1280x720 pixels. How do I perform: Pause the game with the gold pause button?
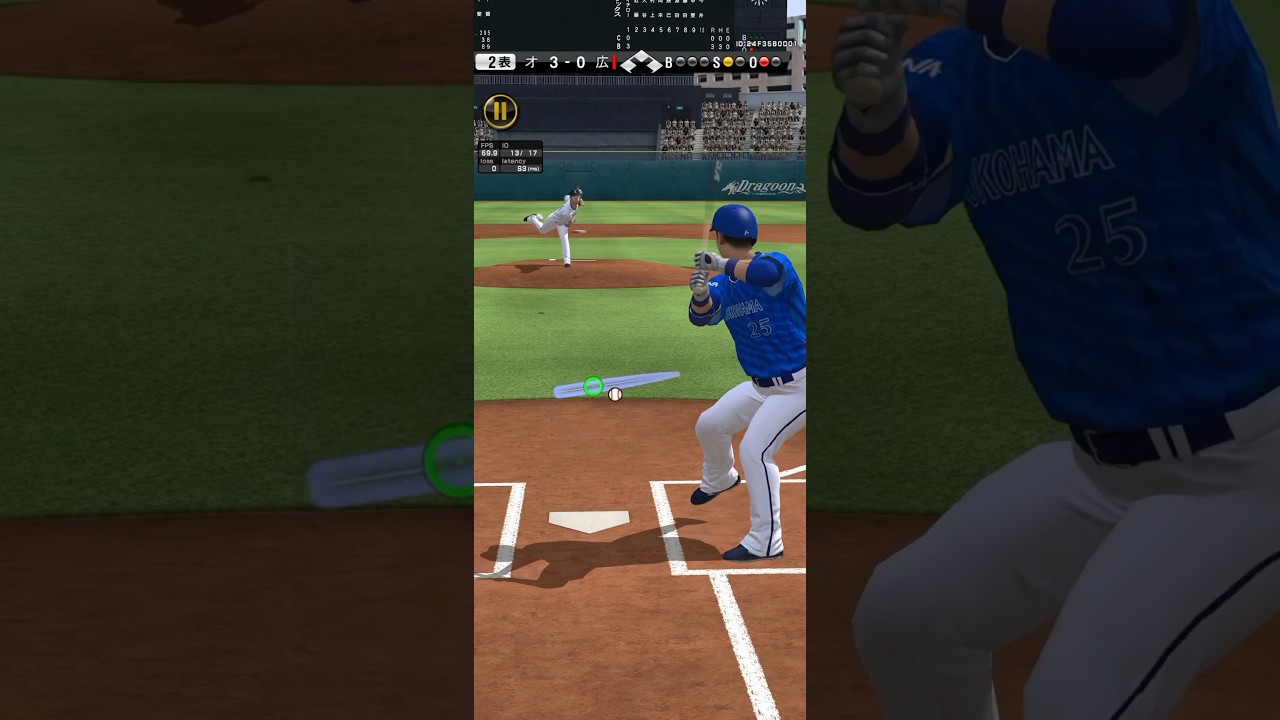coord(500,111)
